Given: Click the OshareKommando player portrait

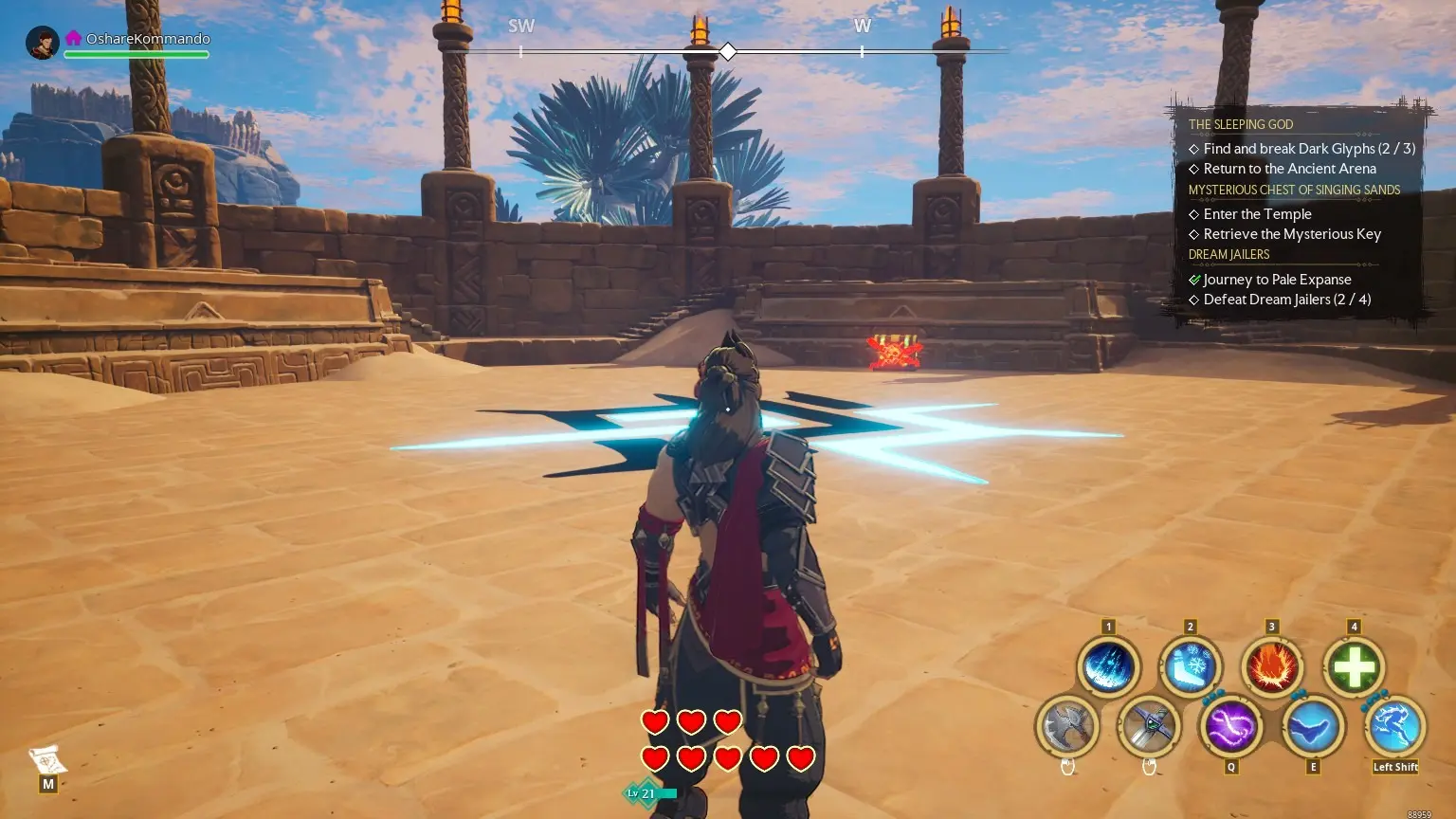Looking at the screenshot, I should coord(43,43).
